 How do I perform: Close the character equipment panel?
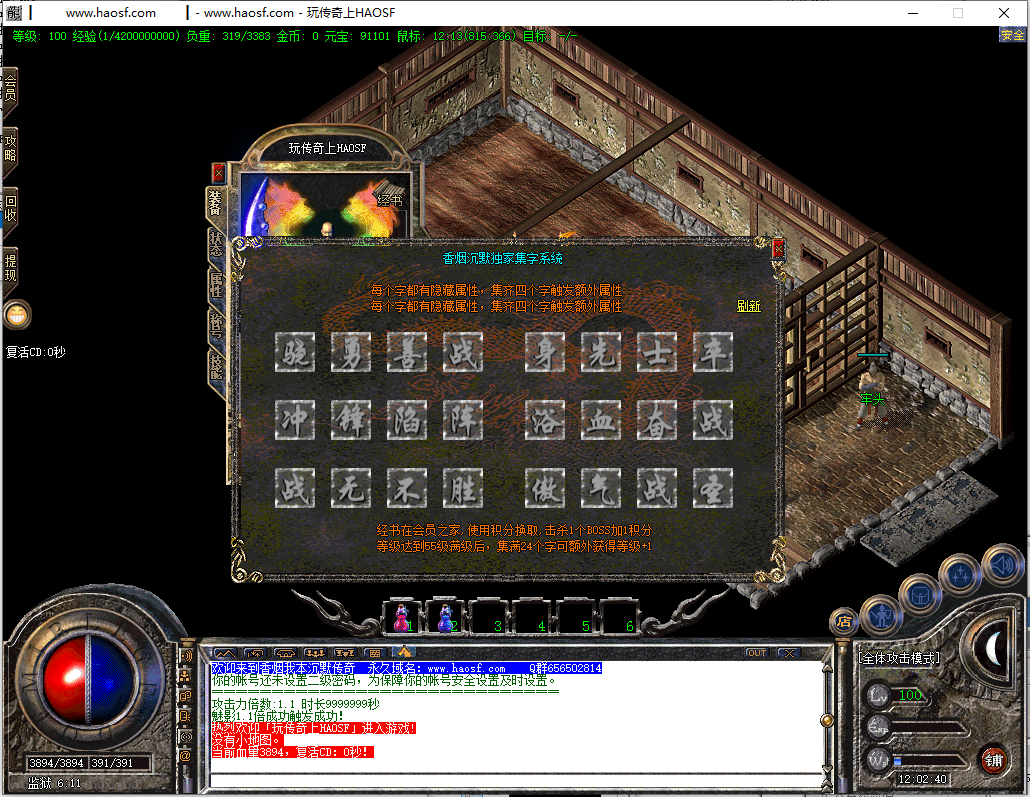coord(219,172)
